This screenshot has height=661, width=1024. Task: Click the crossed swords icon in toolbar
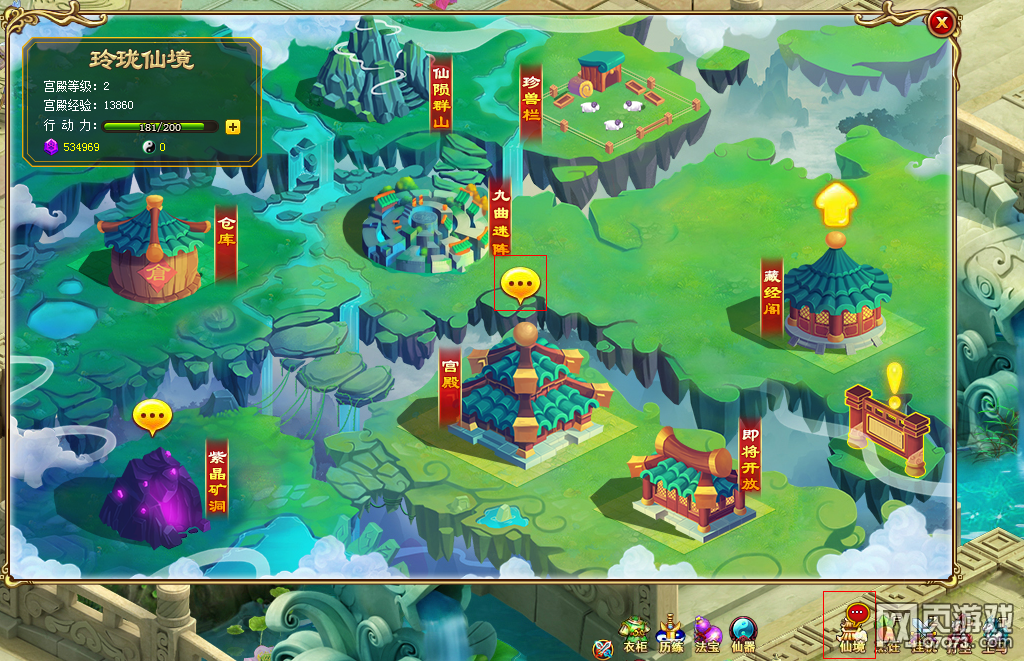pos(602,648)
